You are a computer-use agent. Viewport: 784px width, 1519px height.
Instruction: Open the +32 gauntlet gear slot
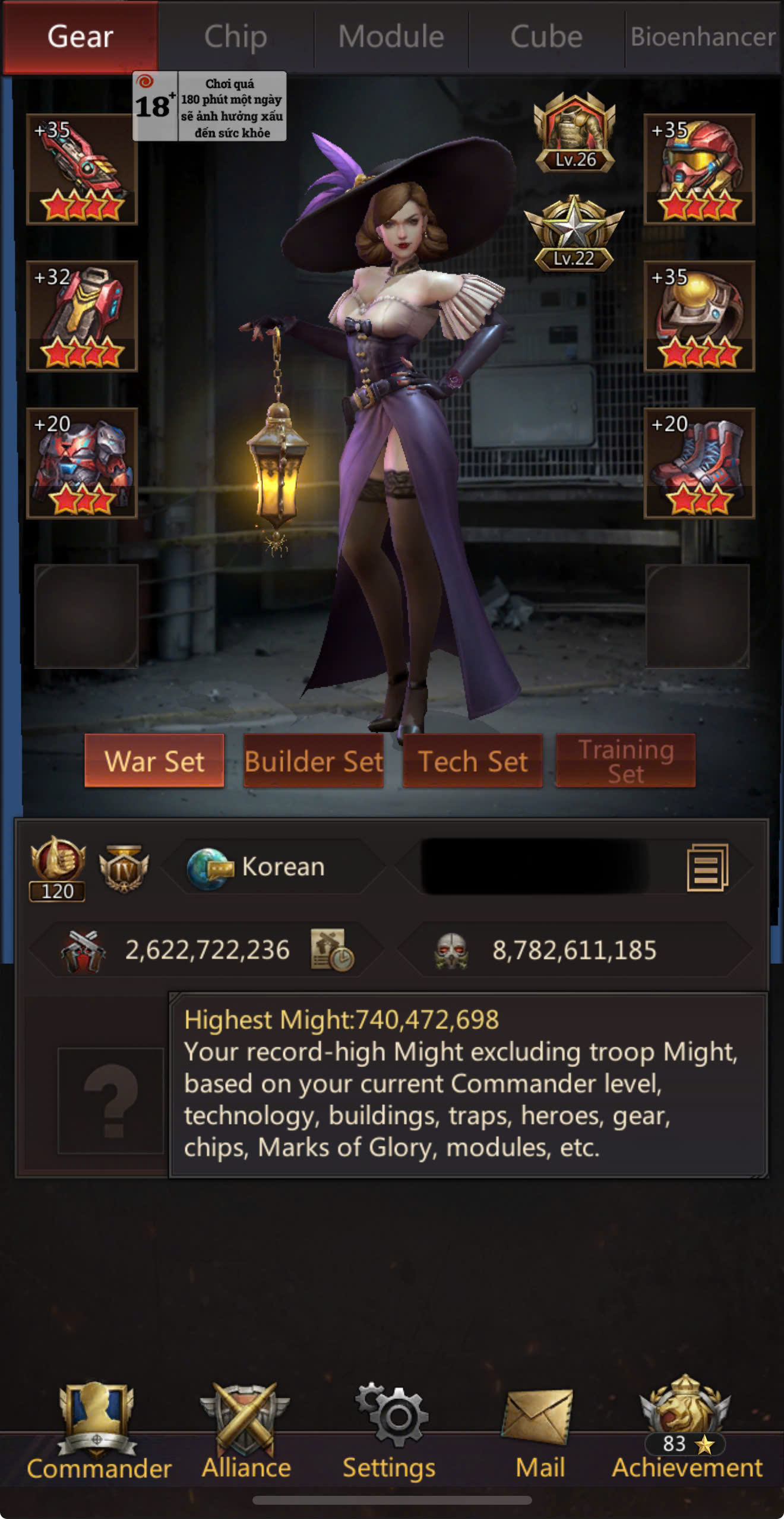(82, 316)
